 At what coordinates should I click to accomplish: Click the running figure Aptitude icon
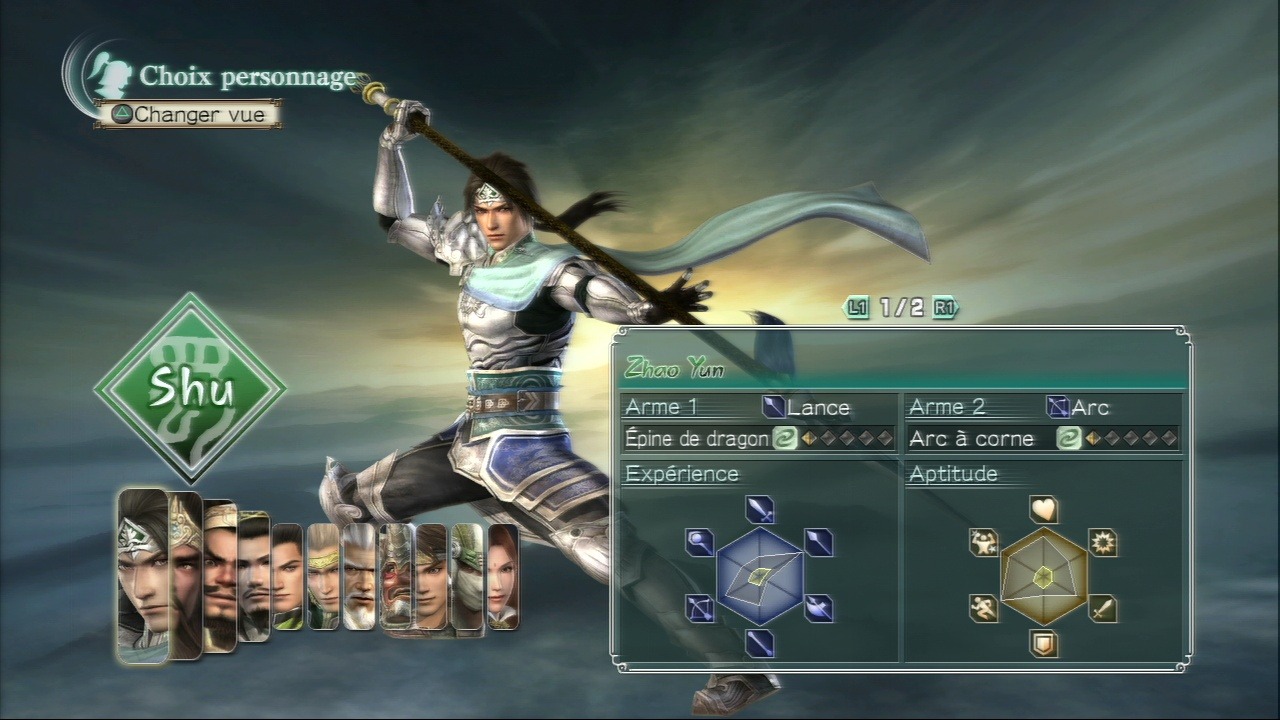[984, 608]
